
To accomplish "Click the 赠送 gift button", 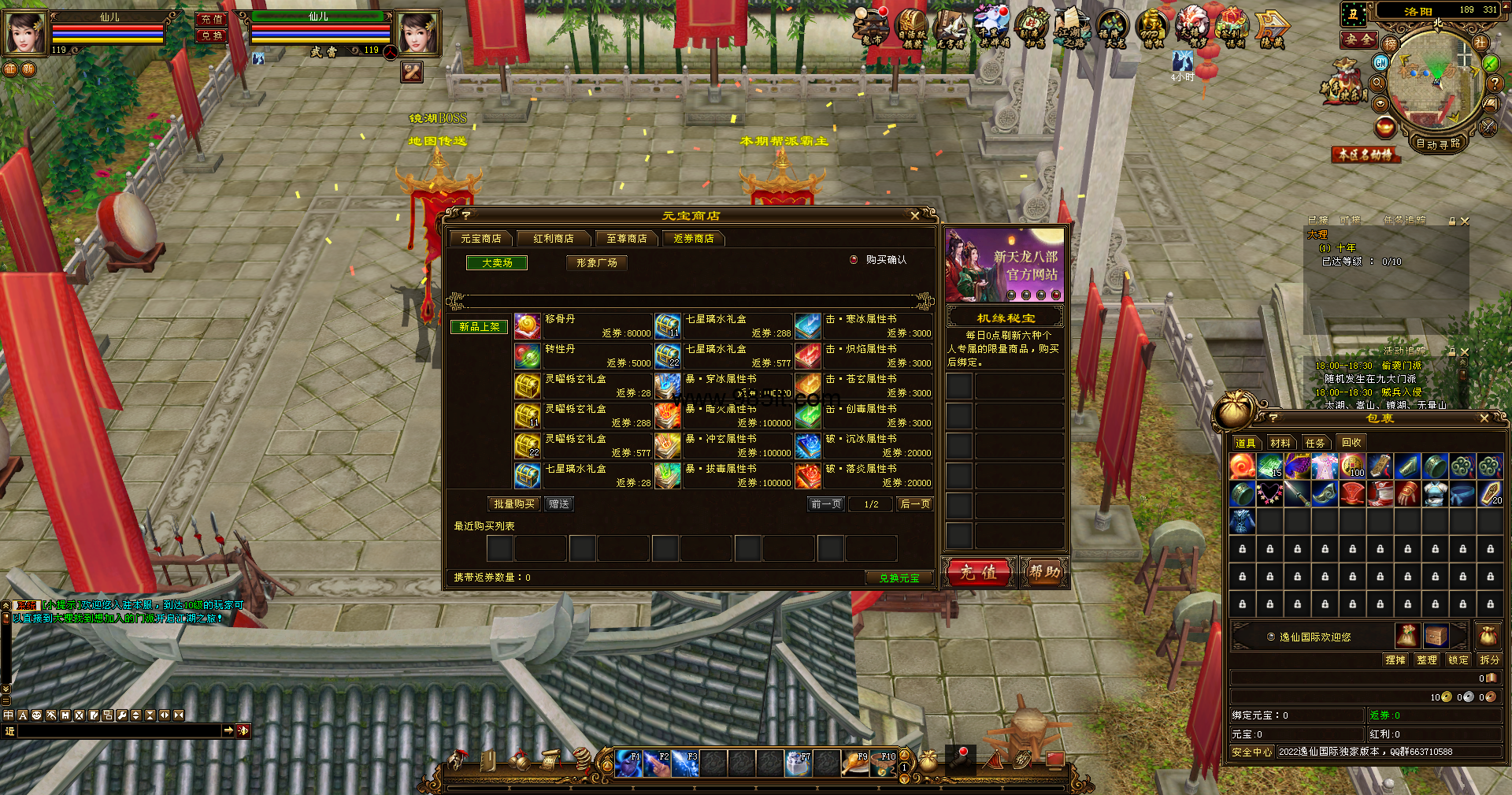I will pyautogui.click(x=559, y=504).
